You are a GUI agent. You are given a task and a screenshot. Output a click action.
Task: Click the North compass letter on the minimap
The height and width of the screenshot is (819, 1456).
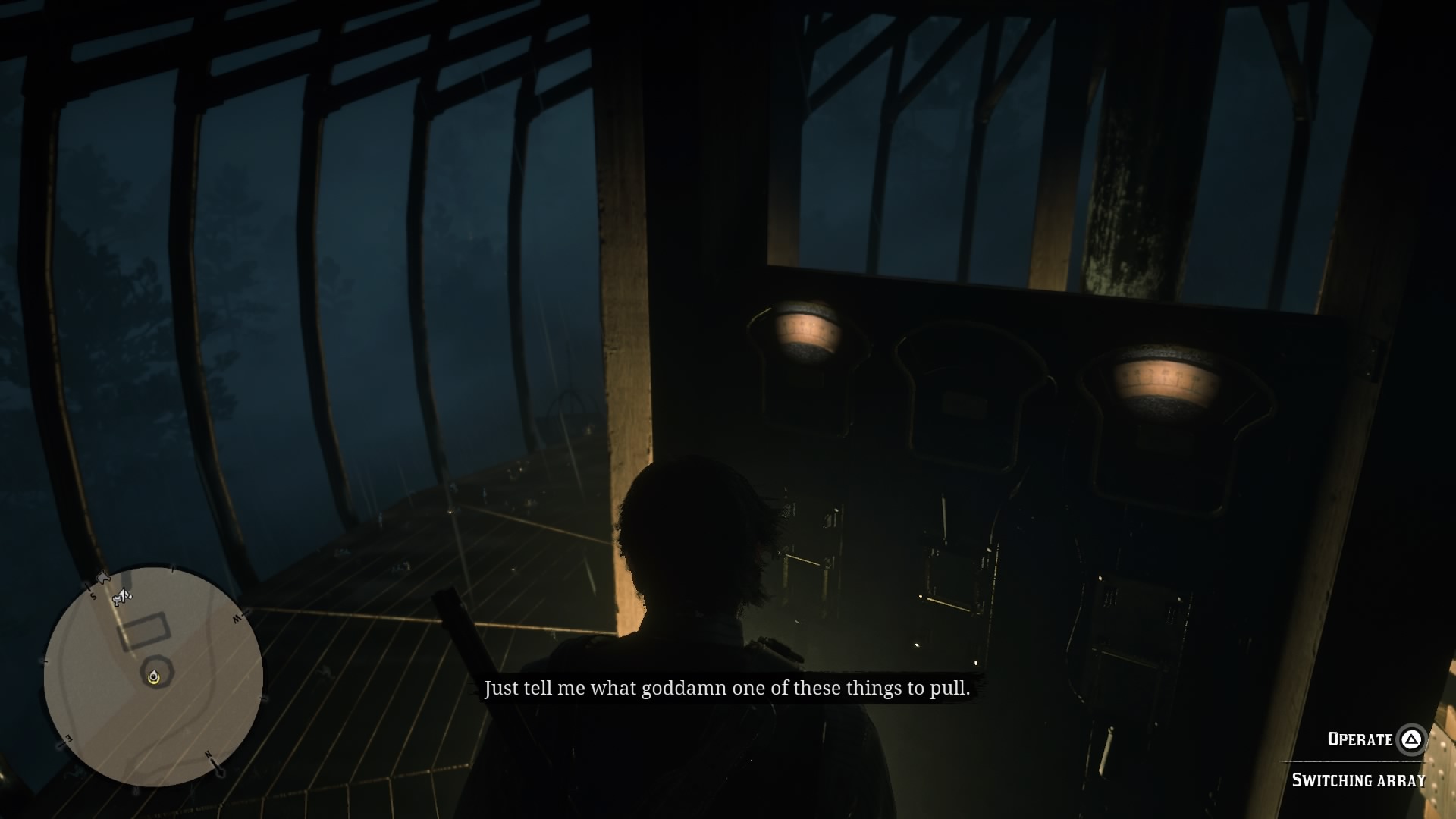pyautogui.click(x=209, y=755)
